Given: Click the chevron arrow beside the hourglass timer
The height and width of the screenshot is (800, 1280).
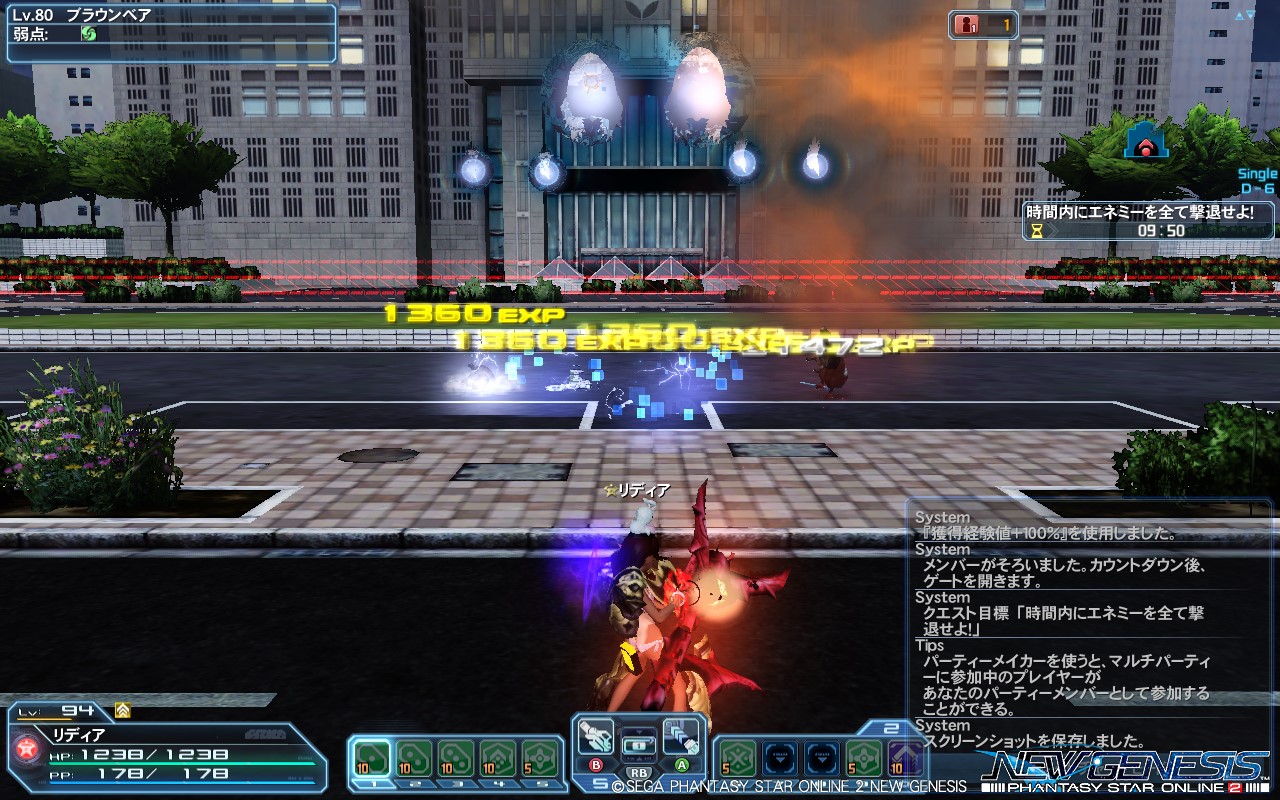Looking at the screenshot, I should pos(1053,231).
